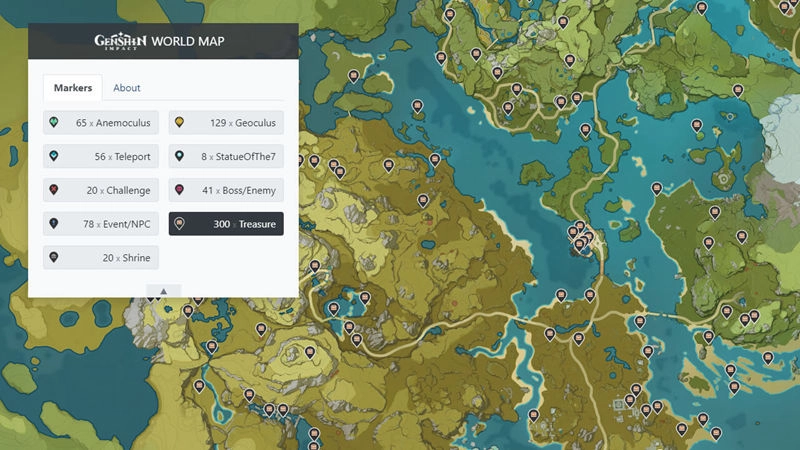Toggle the Boss/Enemy marker filter
This screenshot has width=800, height=450.
[x=226, y=190]
